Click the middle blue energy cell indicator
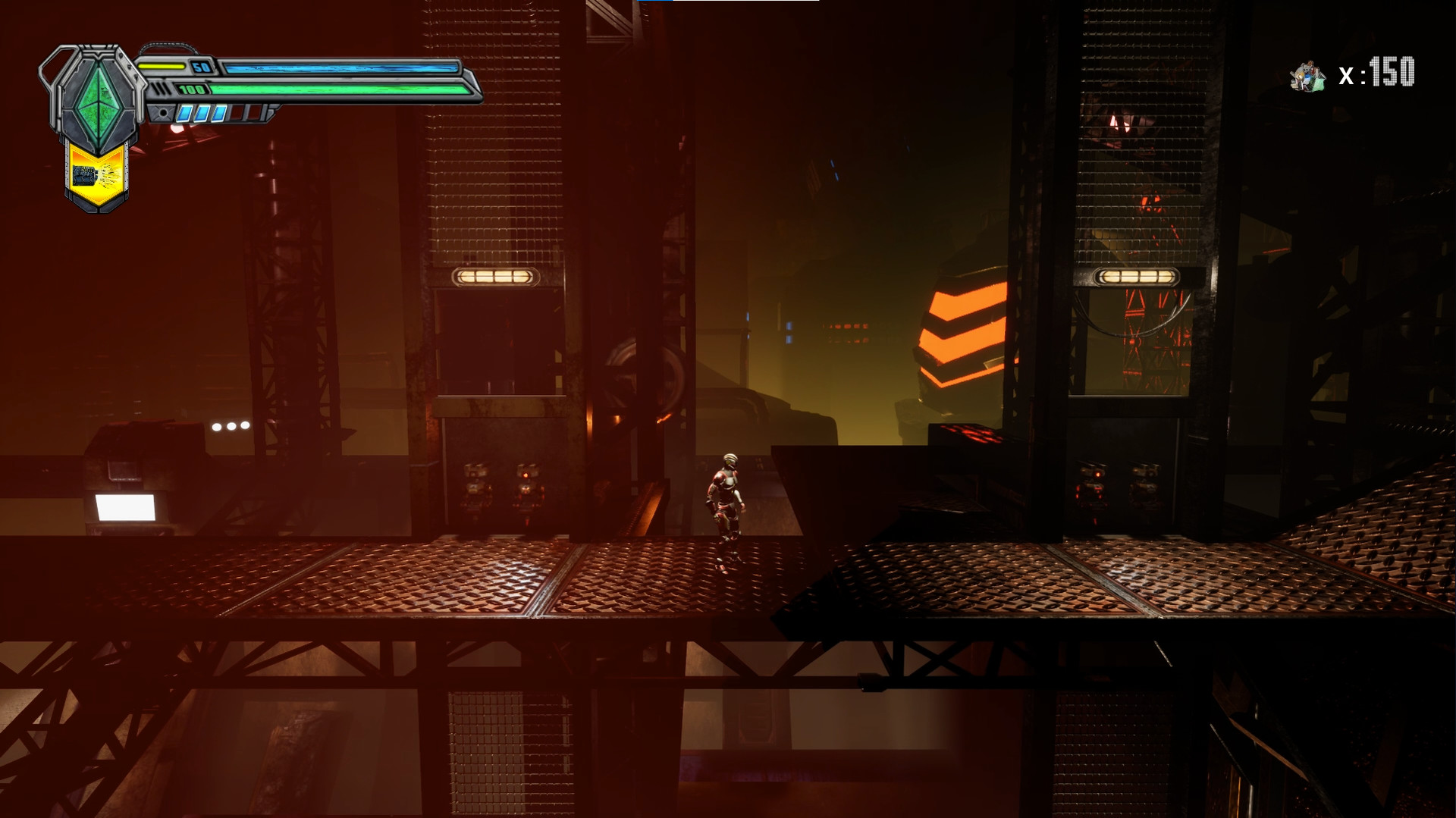This screenshot has width=1456, height=818. 202,114
